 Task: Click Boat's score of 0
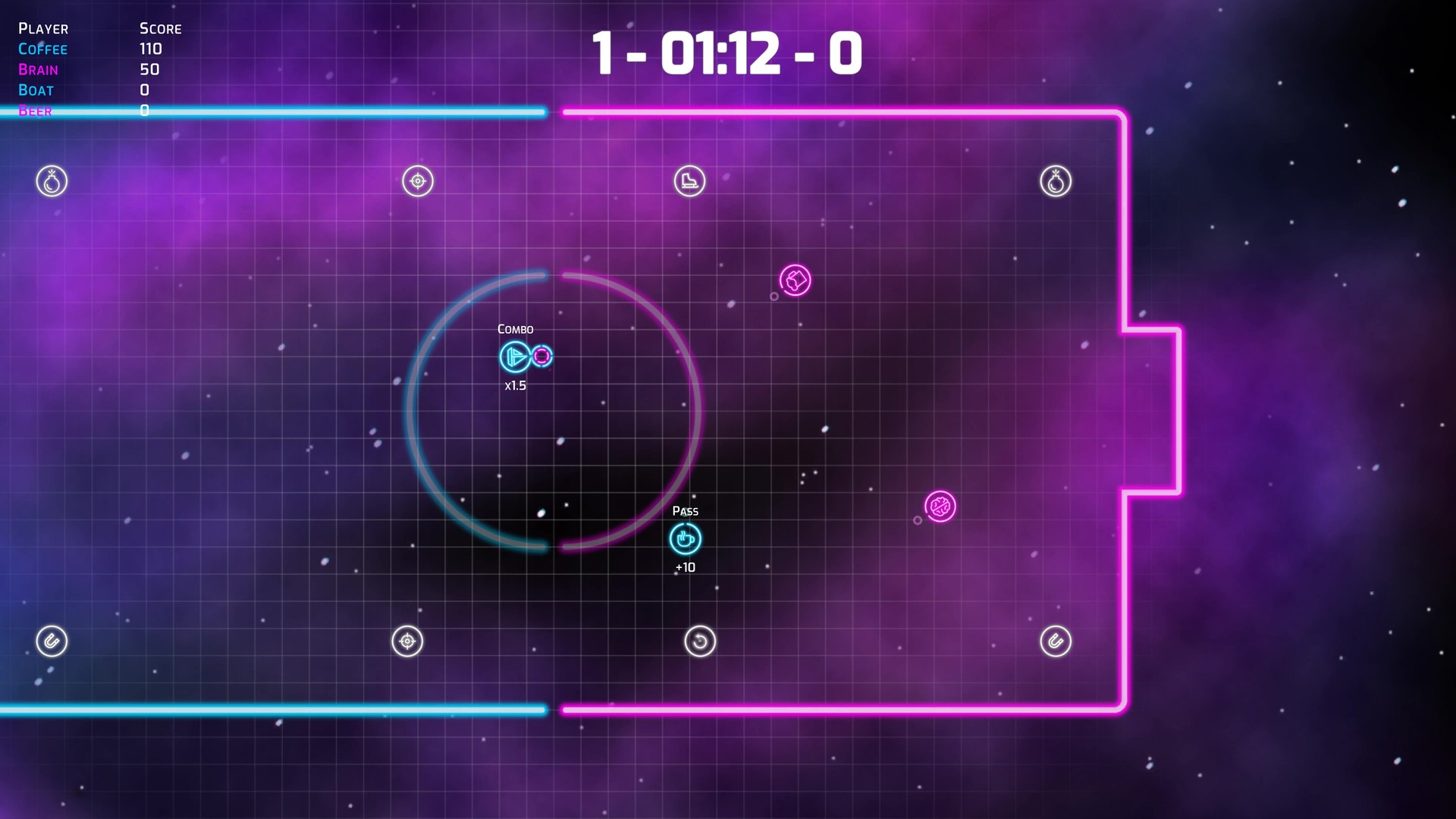coord(144,89)
